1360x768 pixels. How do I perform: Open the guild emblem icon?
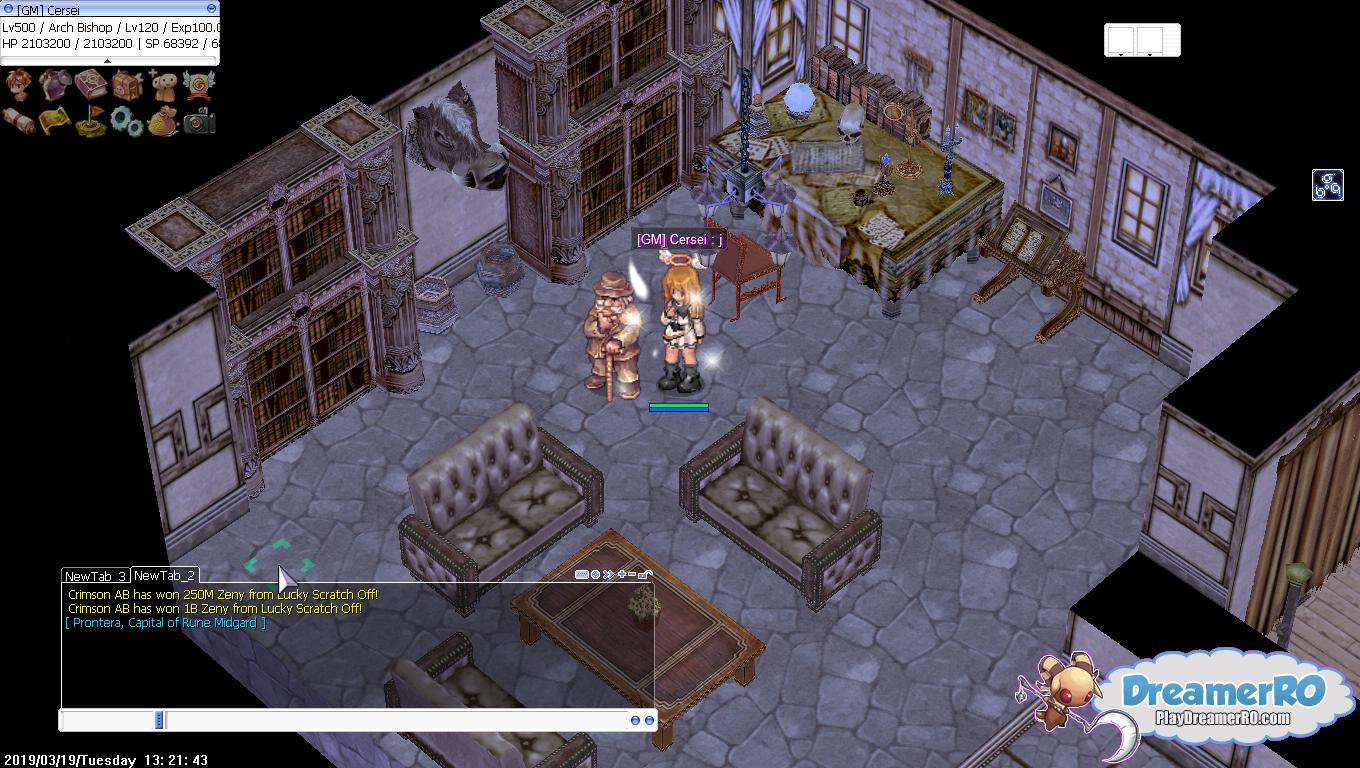[199, 85]
